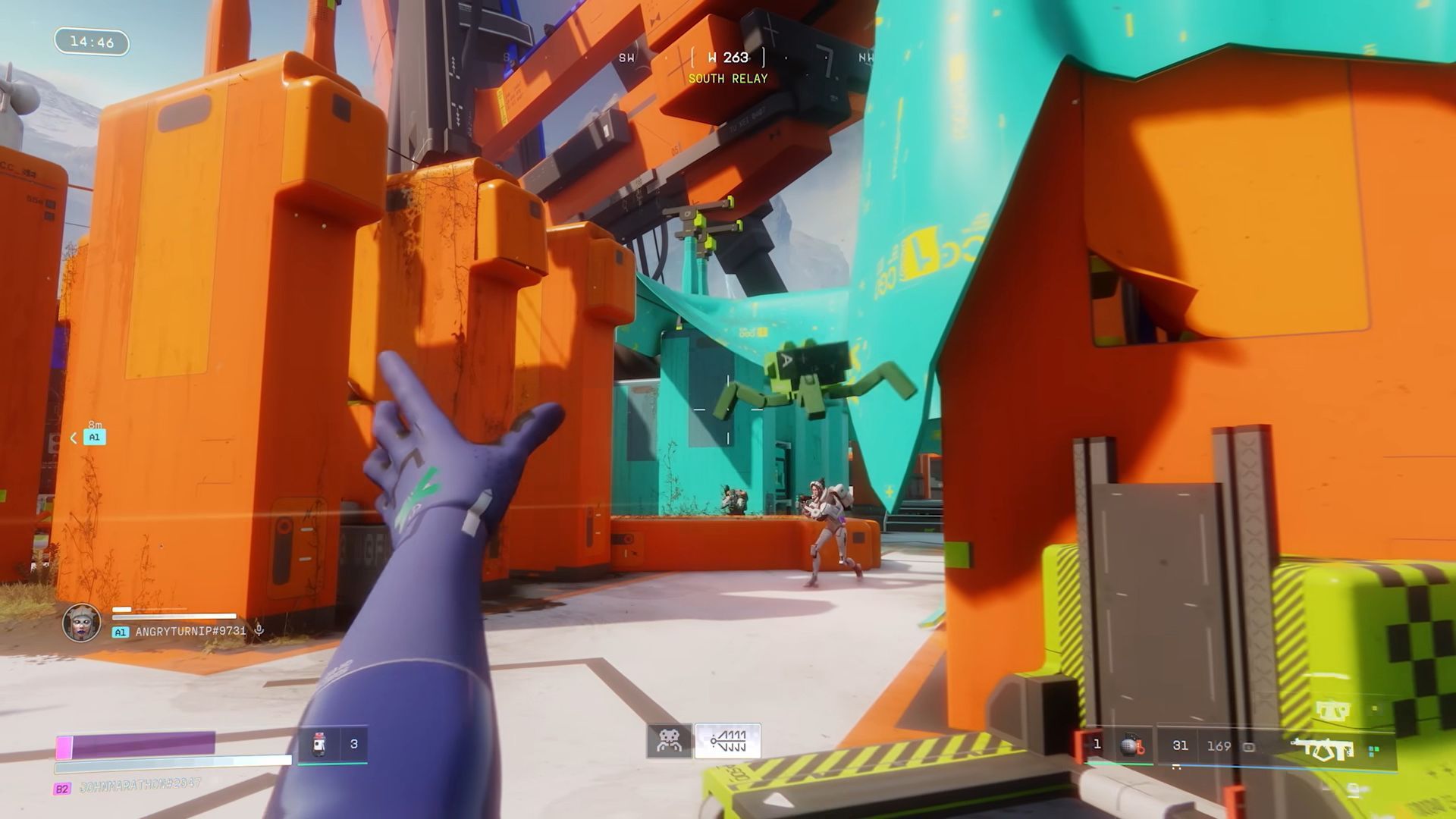Open the SOUTH RELAY objective label
Viewport: 1456px width, 819px height.
[728, 78]
